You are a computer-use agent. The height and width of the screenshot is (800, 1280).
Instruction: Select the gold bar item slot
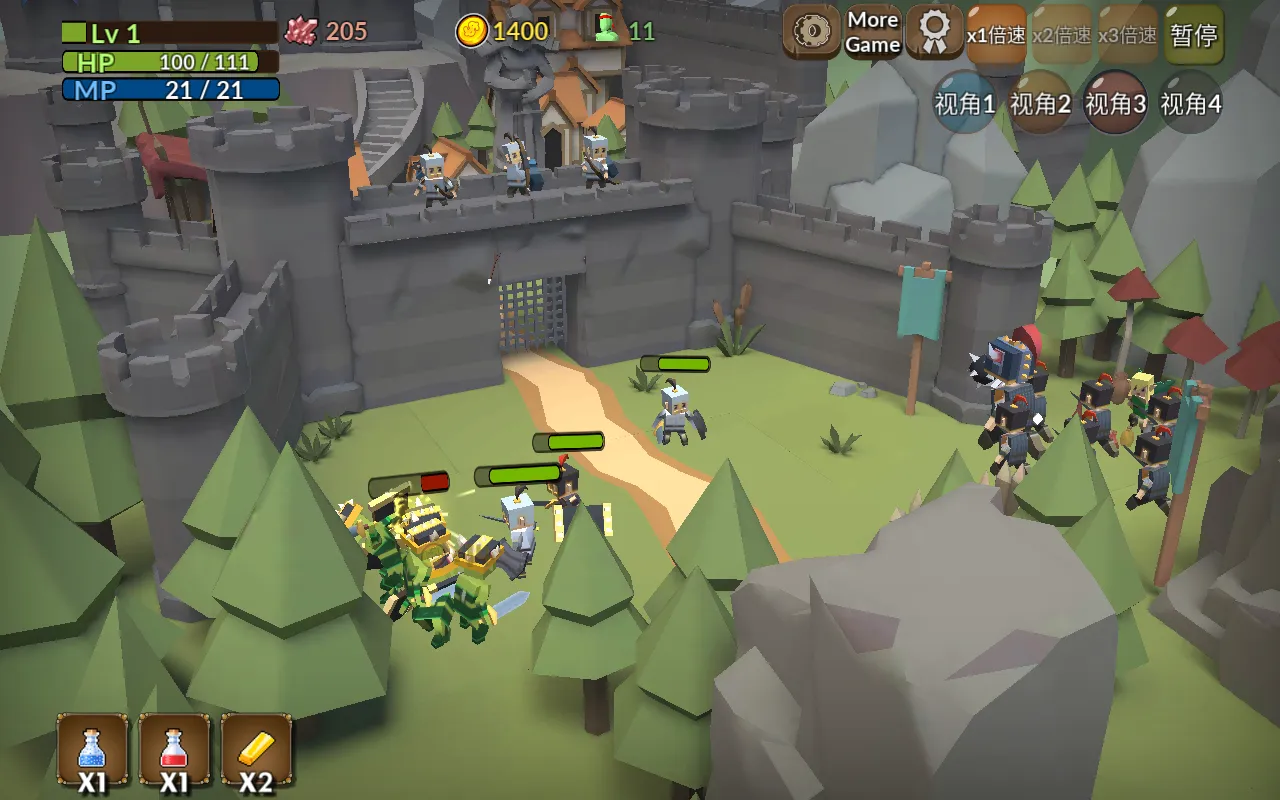256,750
